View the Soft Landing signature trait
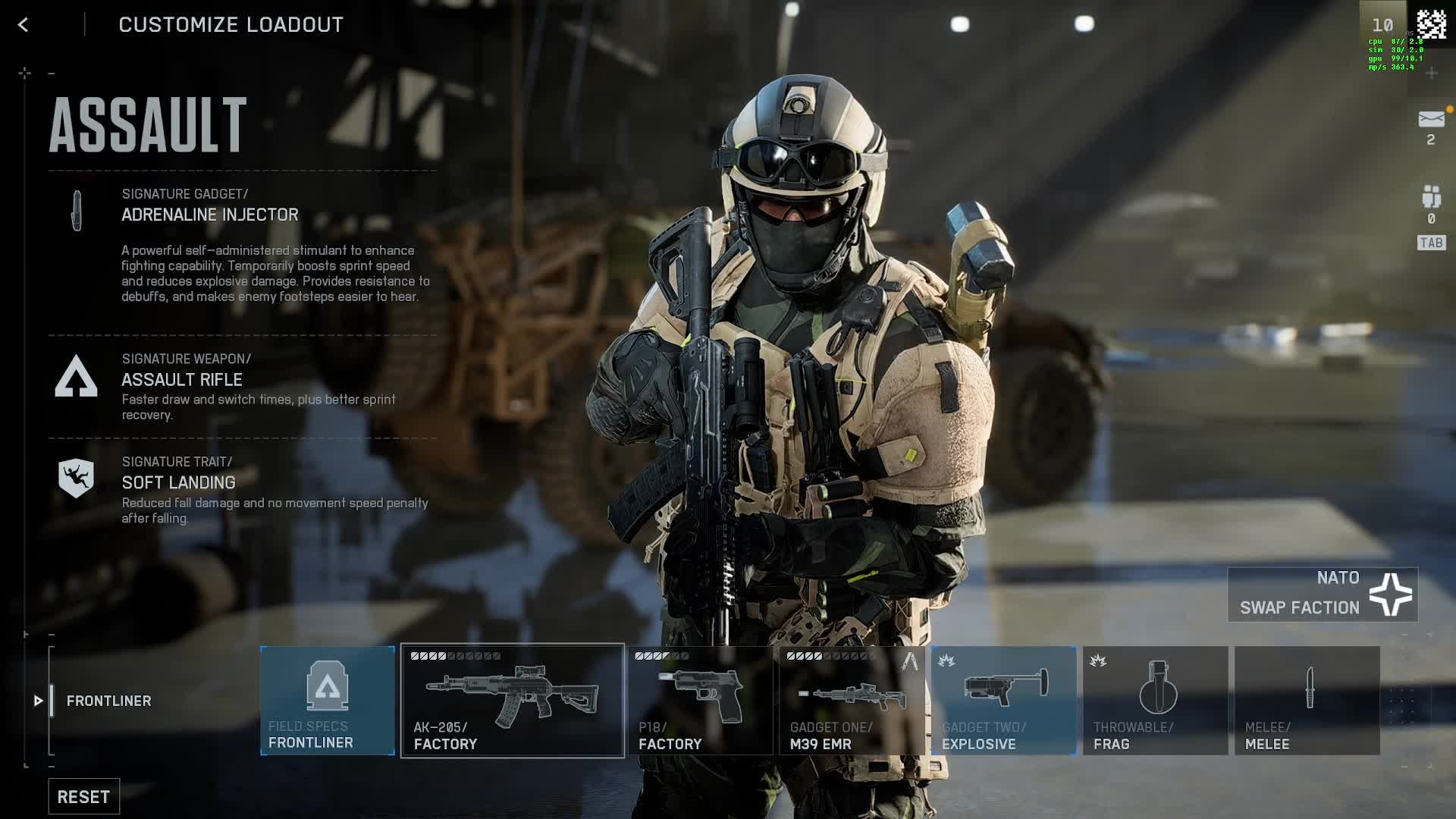Screen dimensions: 1456x819 (x=179, y=482)
